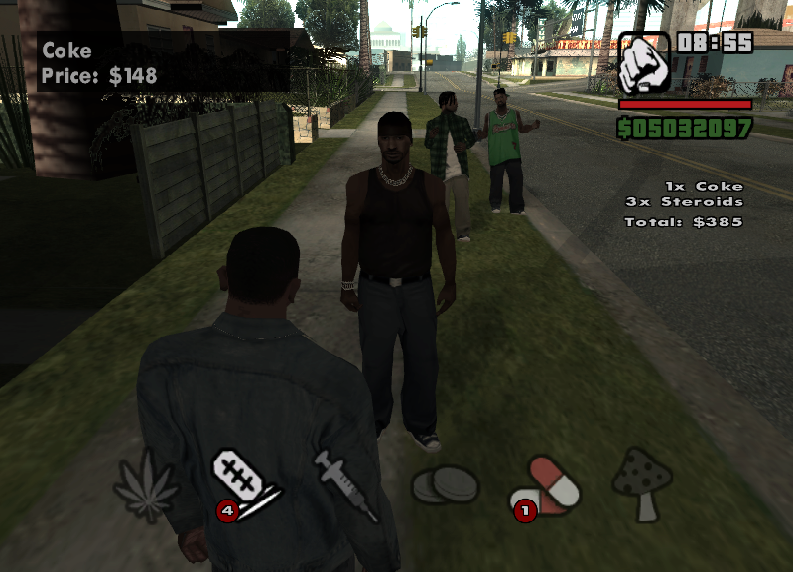Choose the coke razor blade icon
Viewport: 793px width, 572px height.
coord(245,478)
